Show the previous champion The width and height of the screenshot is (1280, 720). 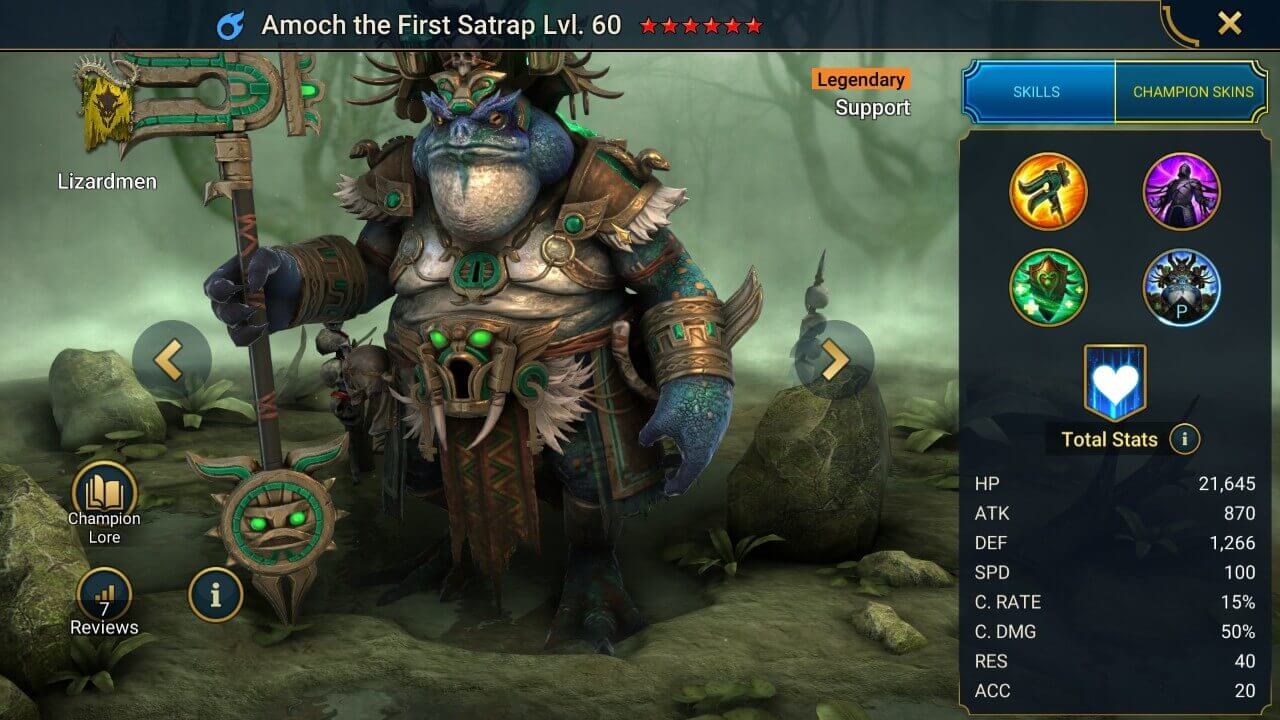169,361
